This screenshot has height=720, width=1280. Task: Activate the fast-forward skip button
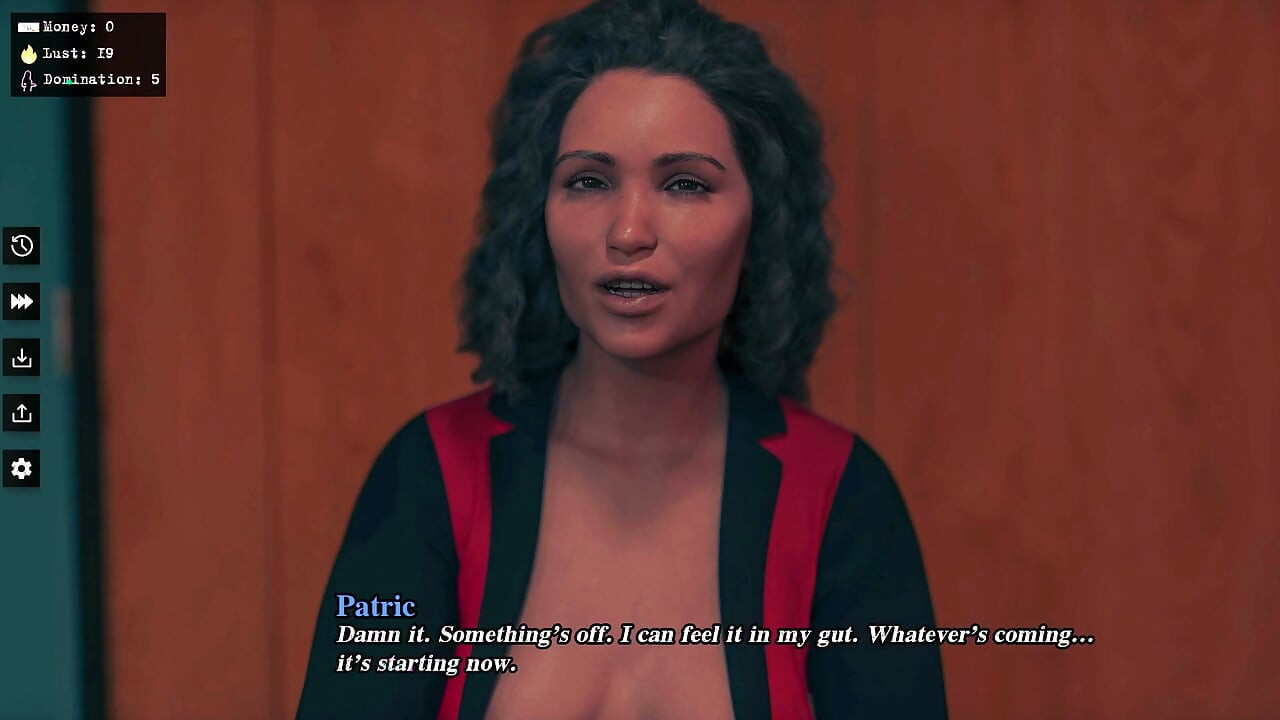[21, 302]
